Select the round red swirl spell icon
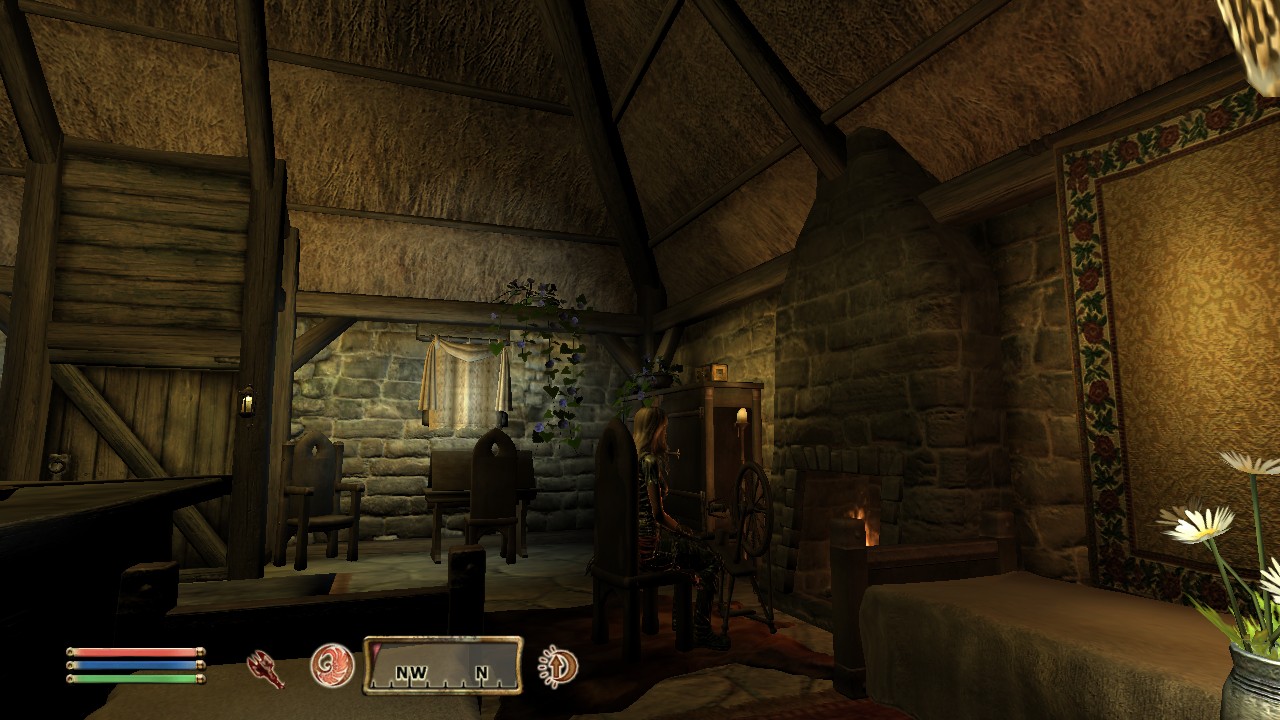The width and height of the screenshot is (1280, 720). [332, 665]
